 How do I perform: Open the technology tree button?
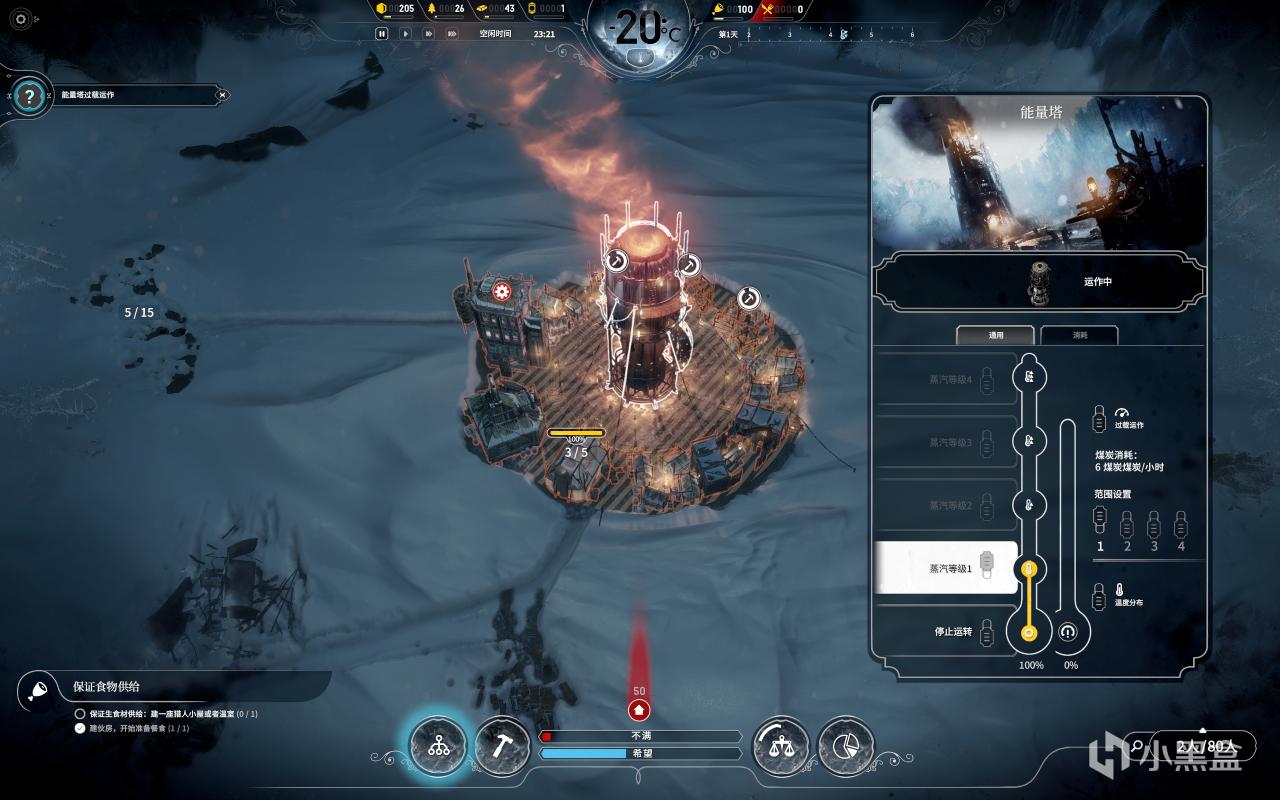(x=438, y=746)
